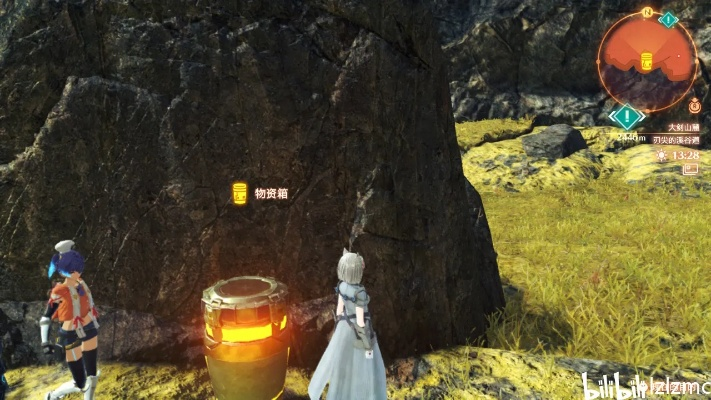Select the yellow container marker on the minimap
Image resolution: width=711 pixels, height=400 pixels.
[x=646, y=59]
